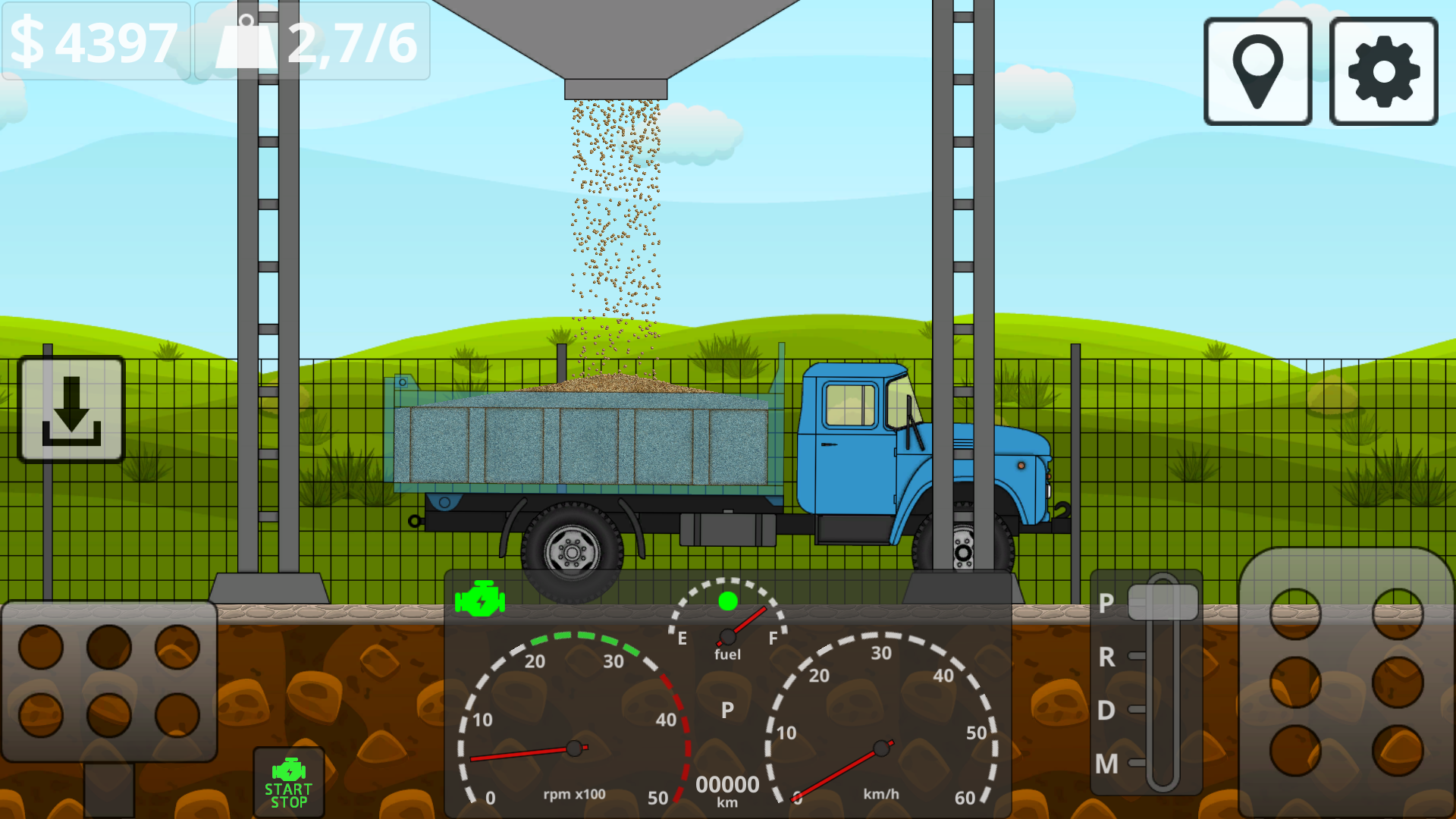This screenshot has width=1456, height=819.
Task: Select Manual mode on the gear selector
Action: (1106, 764)
